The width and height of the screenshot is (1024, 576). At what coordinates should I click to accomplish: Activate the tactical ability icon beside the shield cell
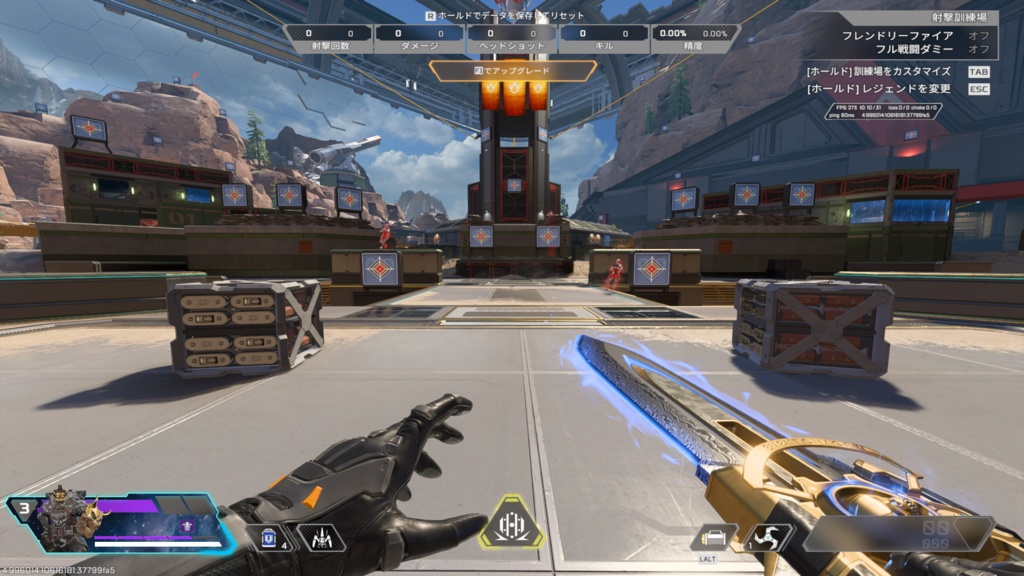pos(321,538)
